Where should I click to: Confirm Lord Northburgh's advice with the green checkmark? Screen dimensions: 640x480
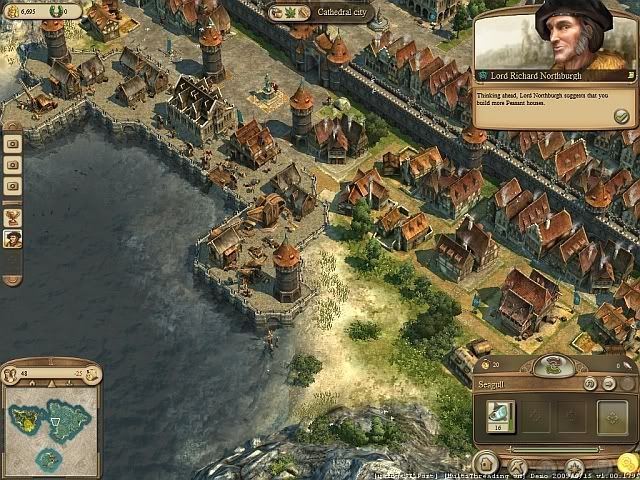[621, 117]
